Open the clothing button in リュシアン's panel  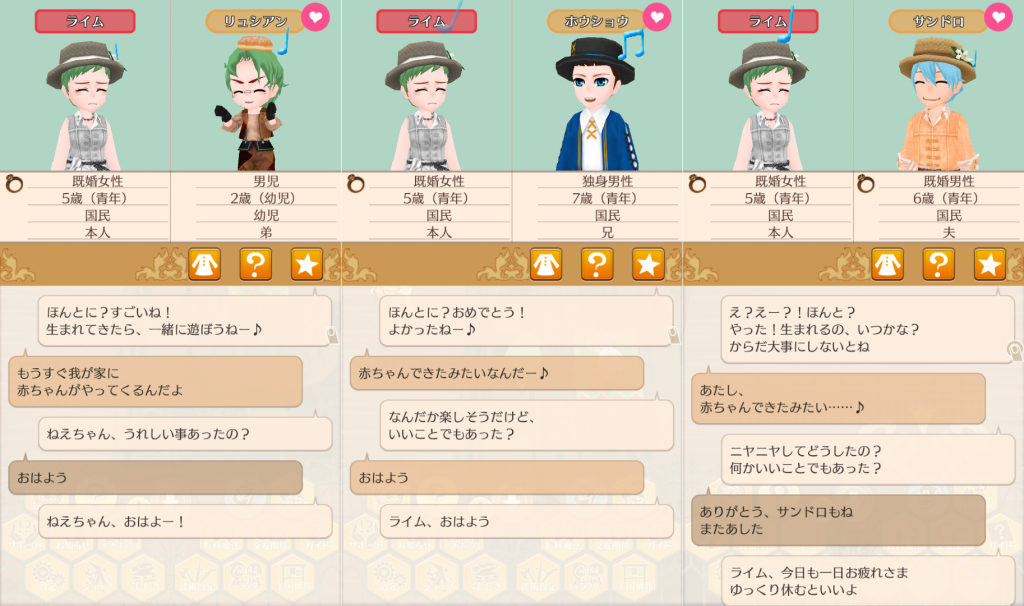click(x=205, y=264)
